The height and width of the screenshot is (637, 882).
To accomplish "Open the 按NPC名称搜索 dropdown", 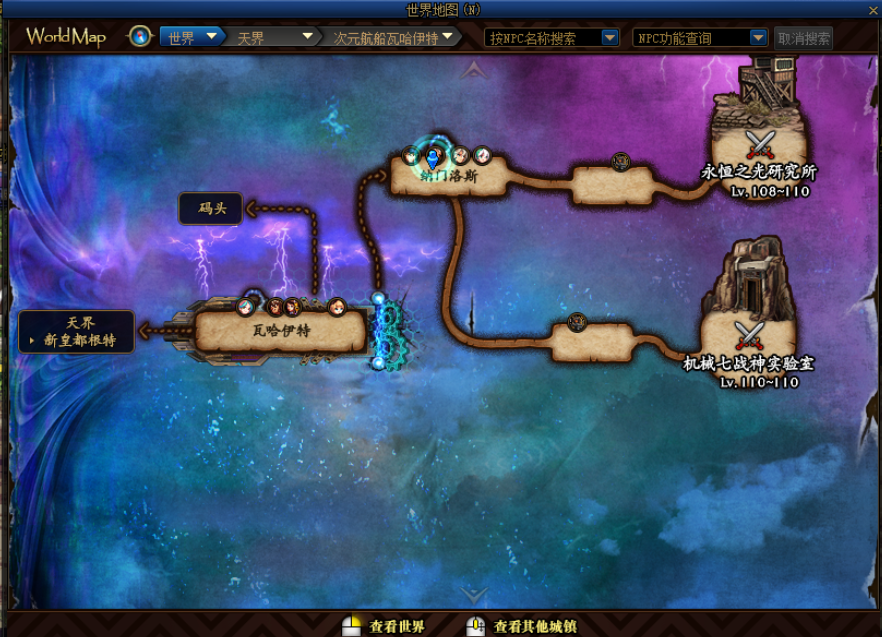I will [x=552, y=38].
